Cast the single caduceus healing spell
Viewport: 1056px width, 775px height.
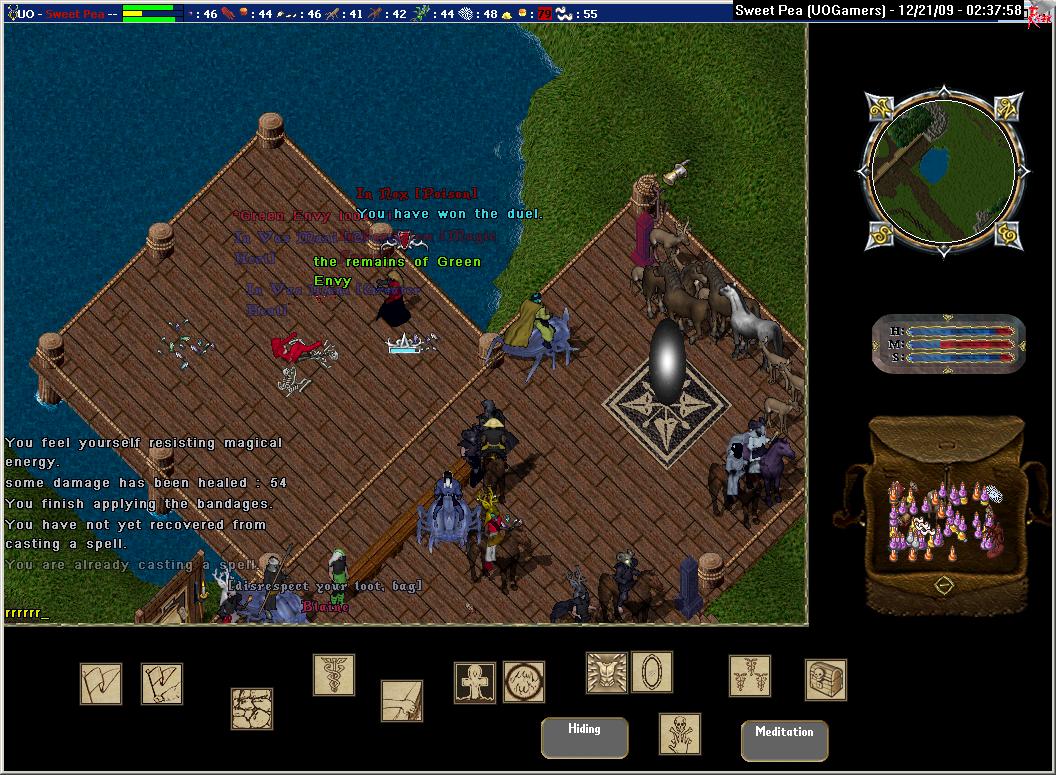334,675
